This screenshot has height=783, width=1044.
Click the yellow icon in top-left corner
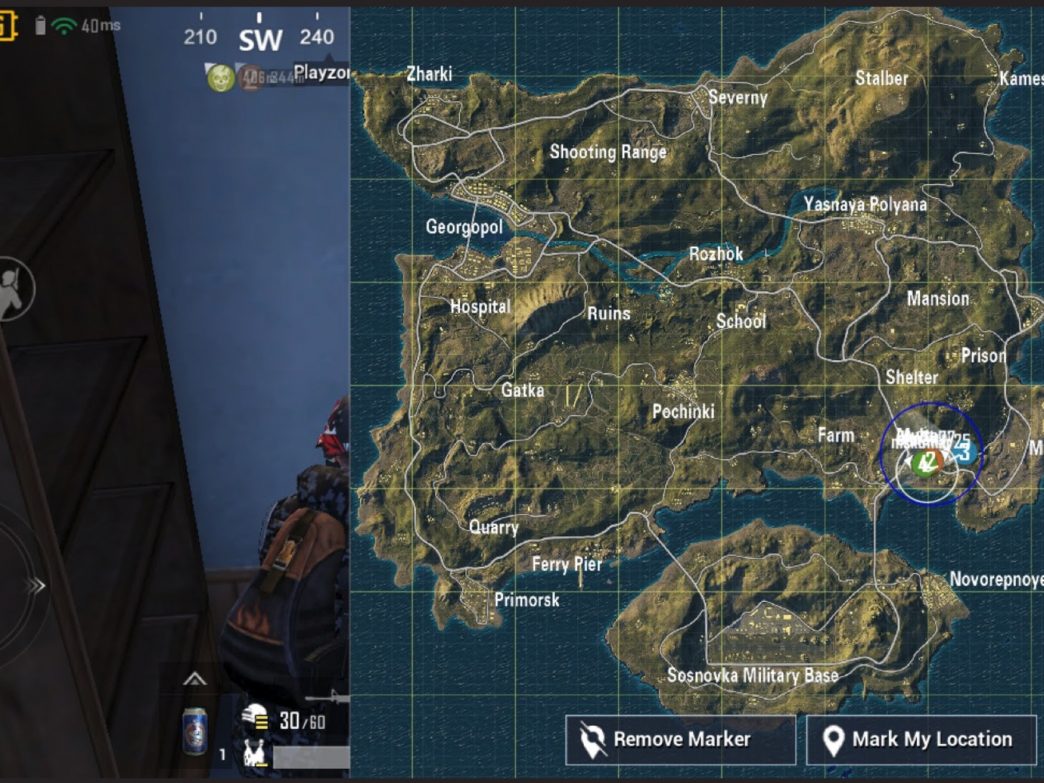7,26
